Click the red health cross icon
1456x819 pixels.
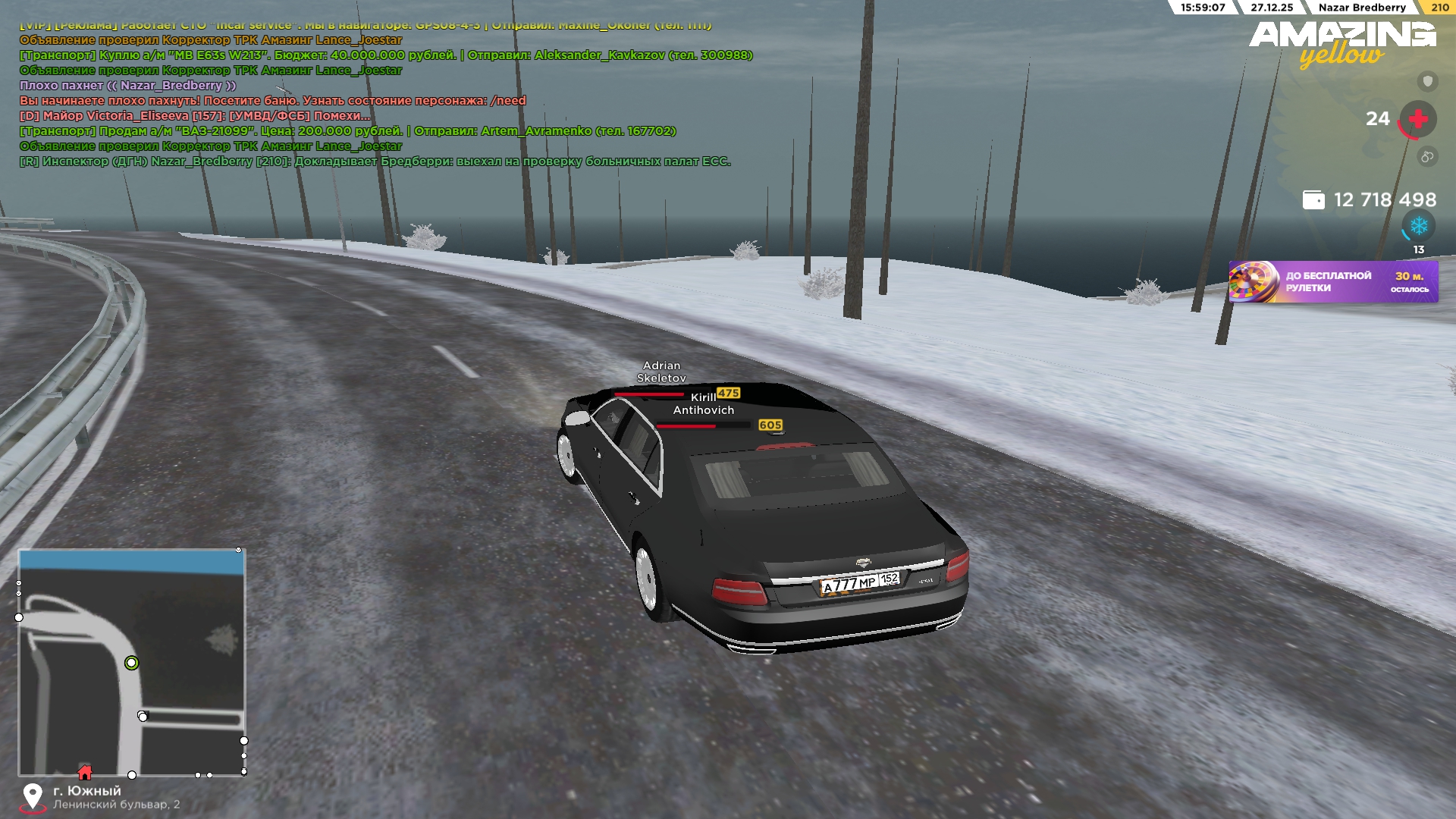(1417, 118)
